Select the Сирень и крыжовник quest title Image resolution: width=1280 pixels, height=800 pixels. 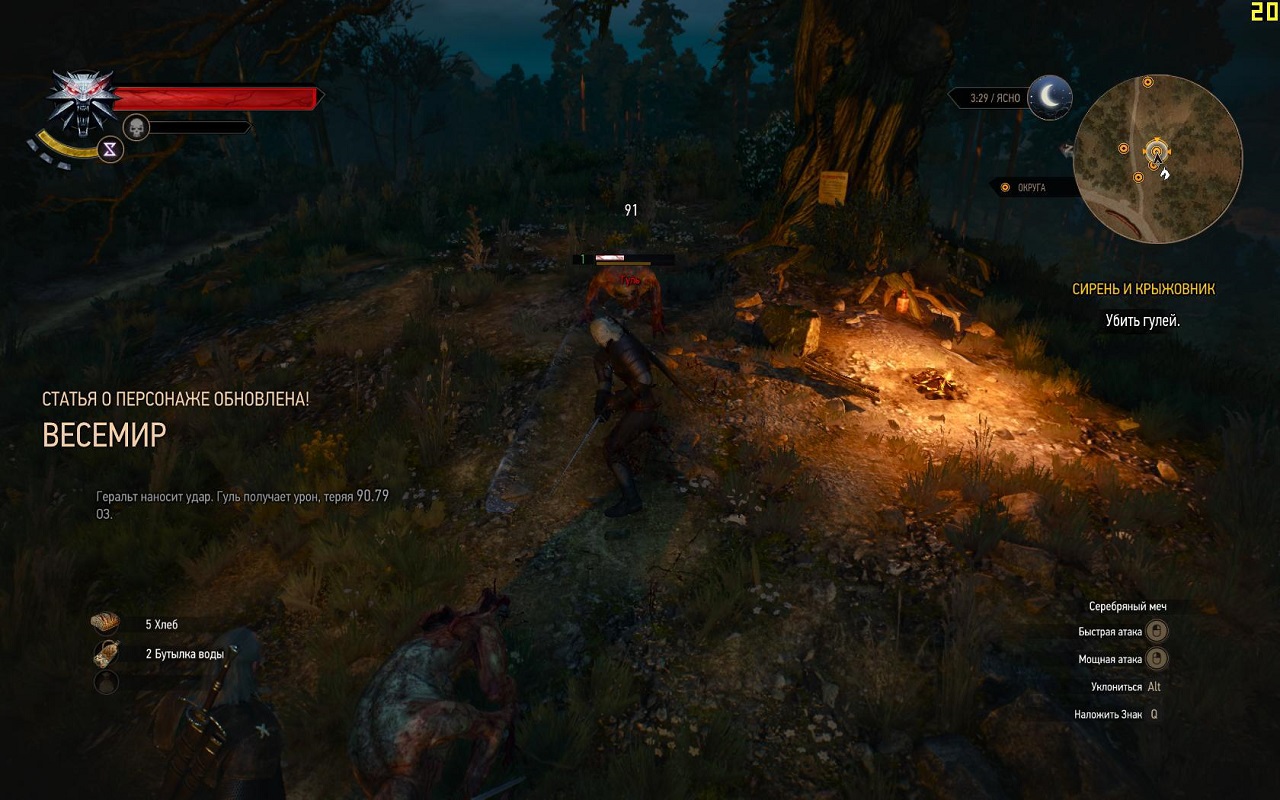coord(1143,289)
